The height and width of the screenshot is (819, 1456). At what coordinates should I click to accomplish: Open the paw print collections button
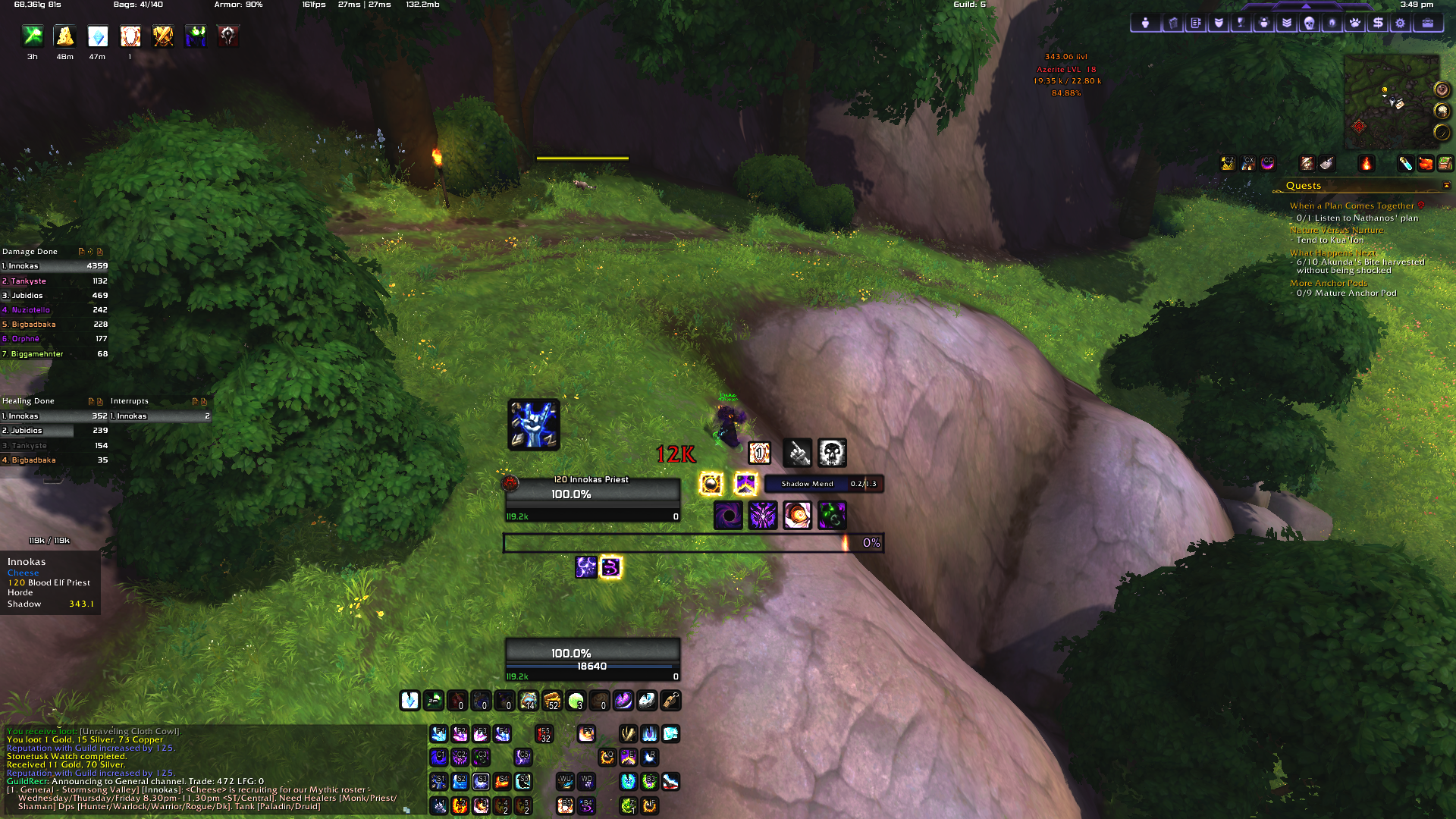point(1354,24)
